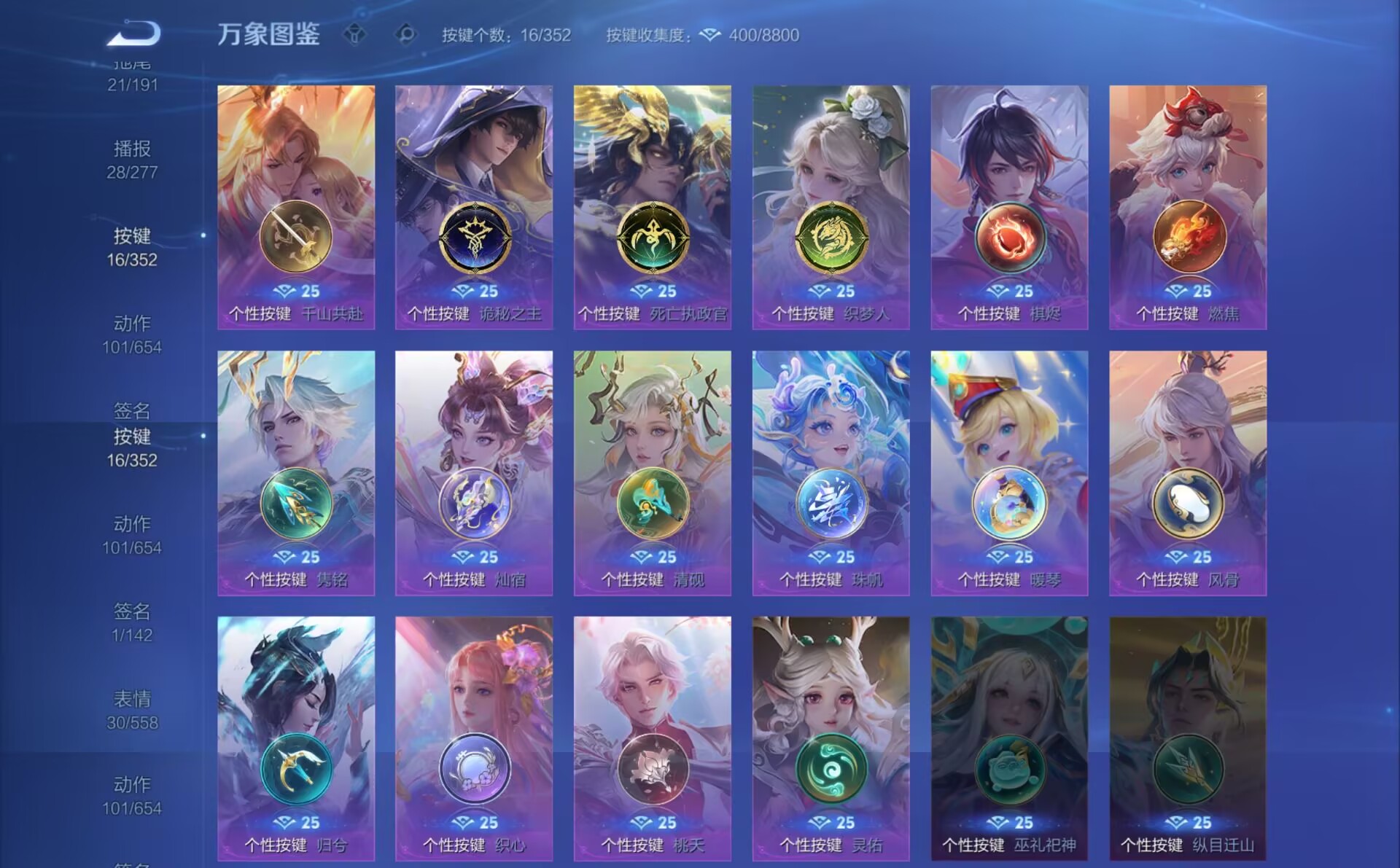The width and height of the screenshot is (1400, 868).
Task: Choose the dimmed 巫礼祀神 key skin card
Action: (x=1009, y=738)
